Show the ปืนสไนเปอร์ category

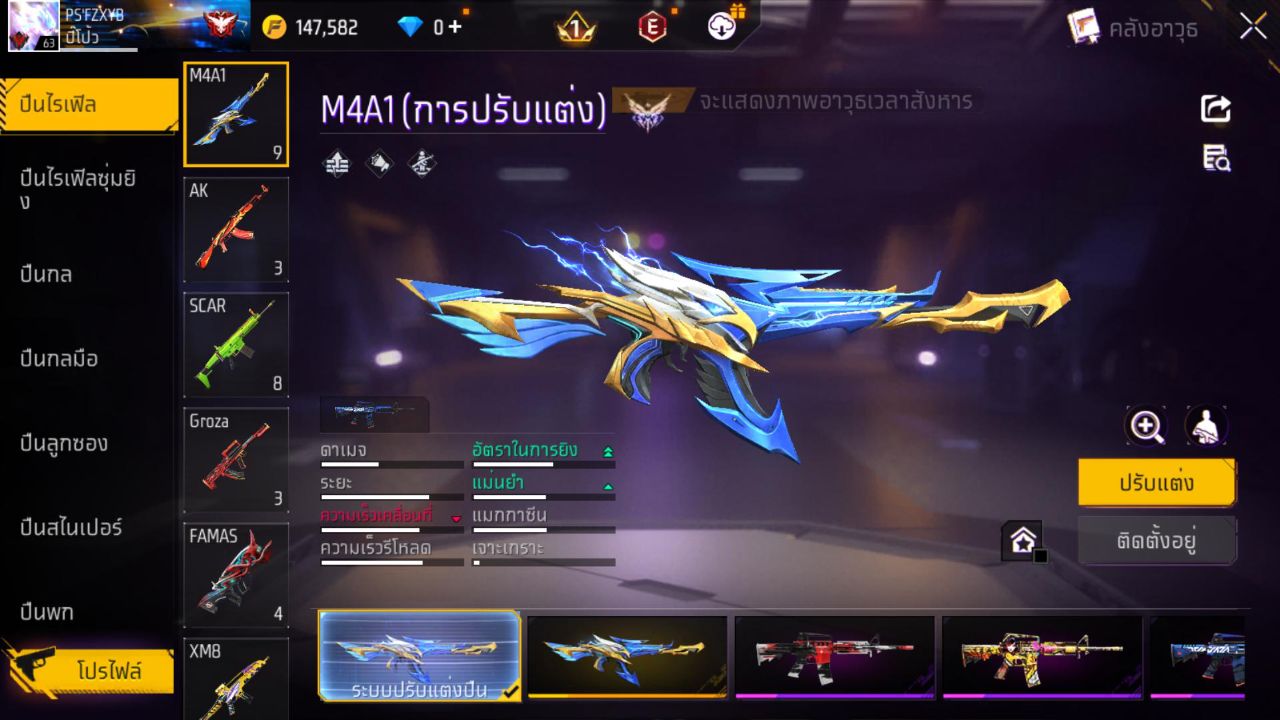[71, 527]
